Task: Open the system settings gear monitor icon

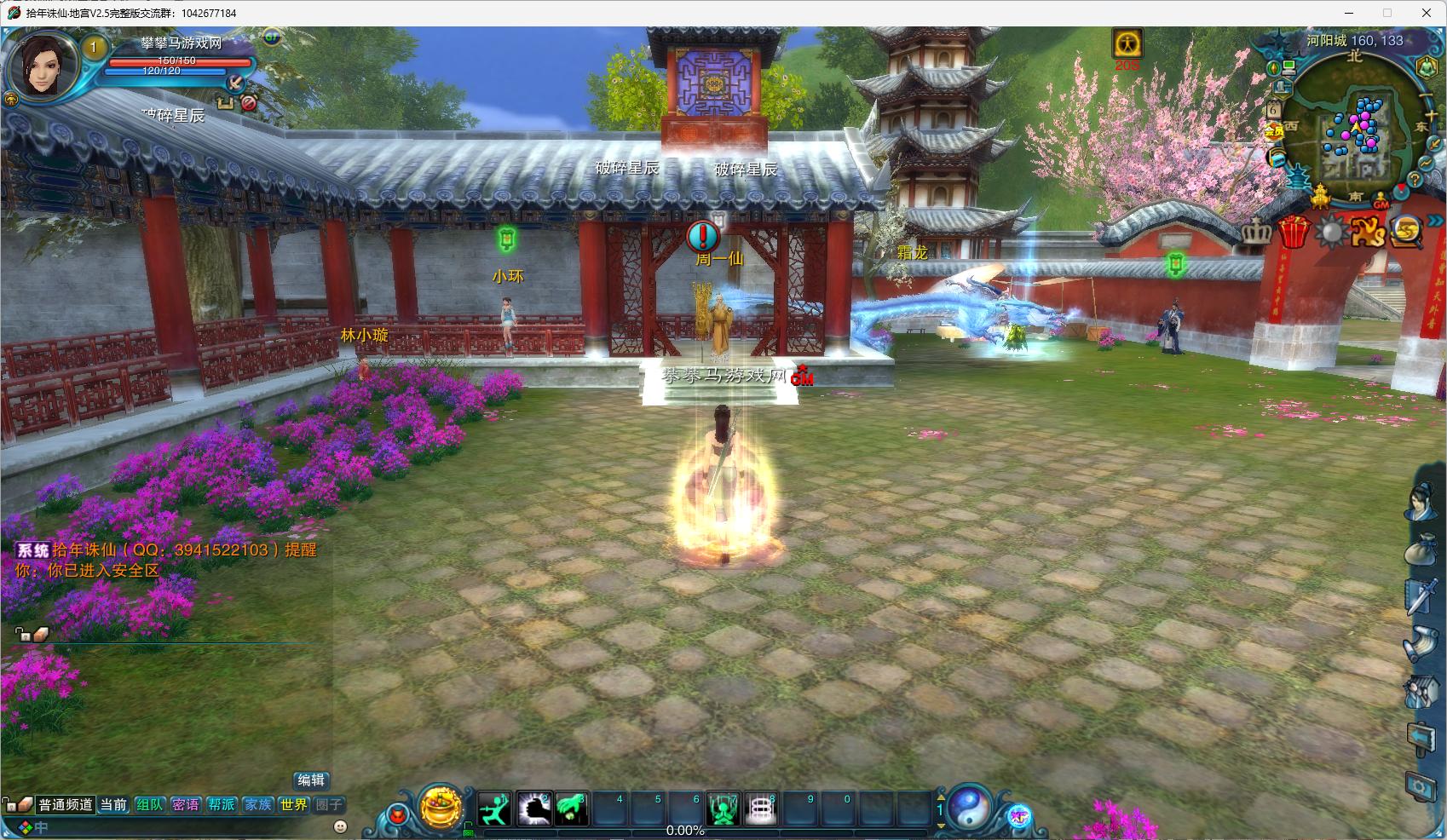Action: tap(1421, 786)
